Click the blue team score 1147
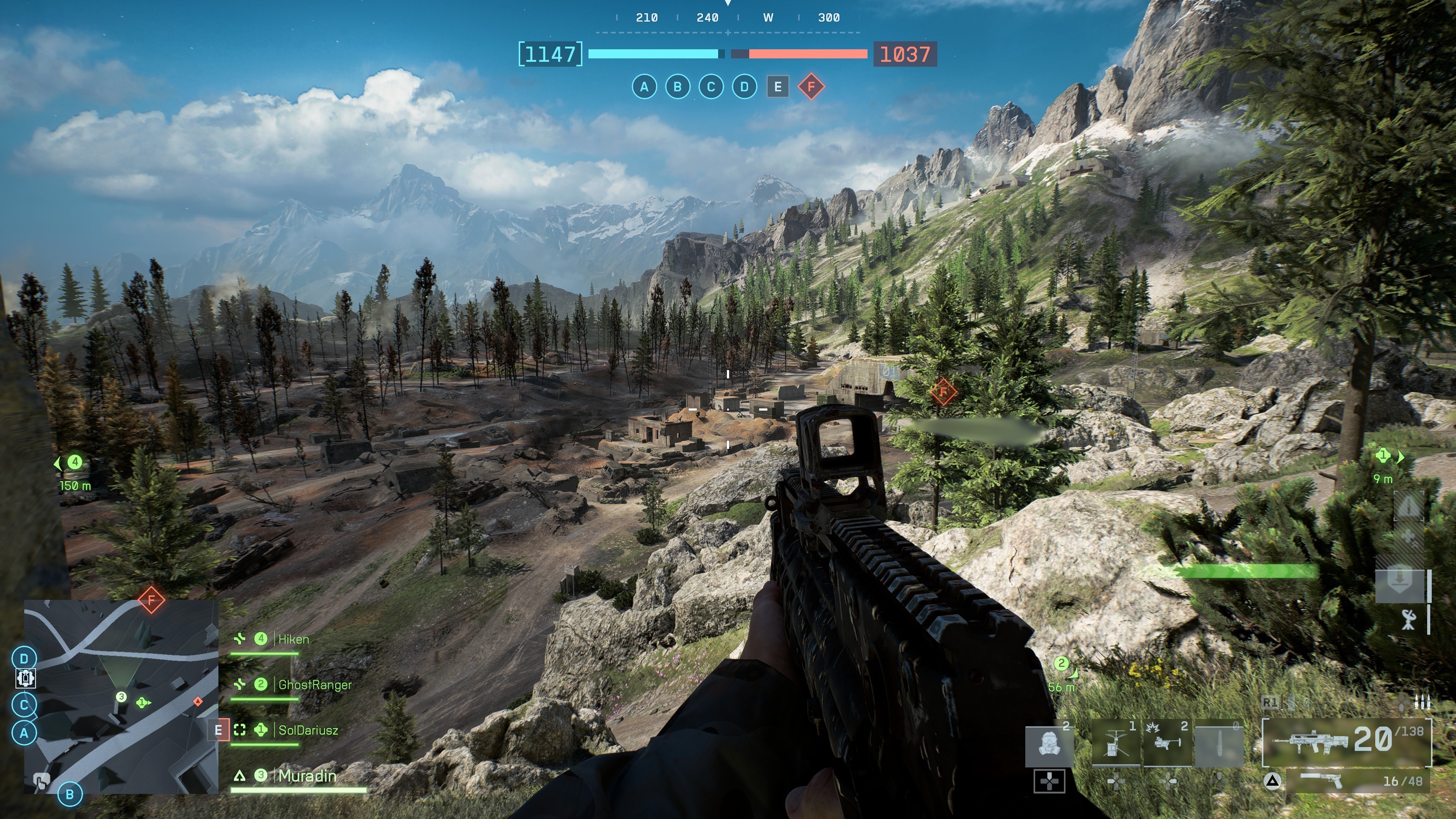Viewport: 1456px width, 819px height. click(x=550, y=54)
